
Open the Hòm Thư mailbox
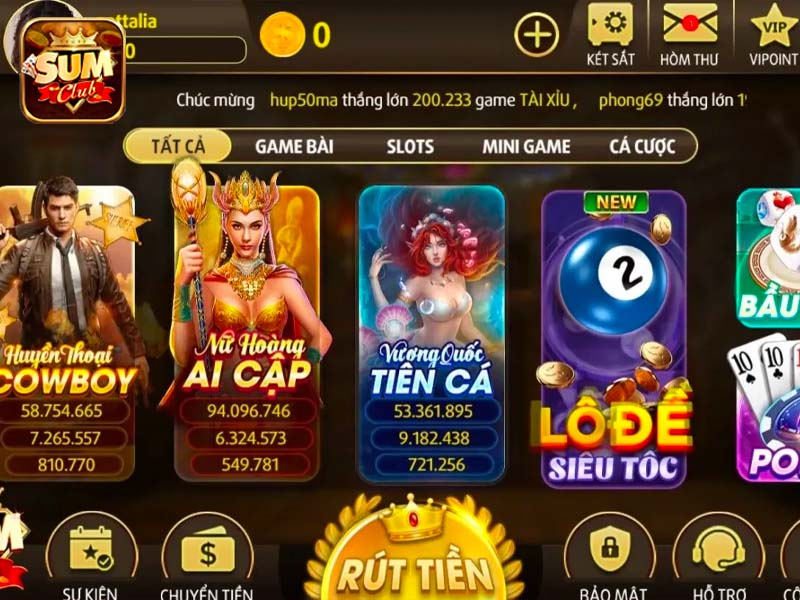[689, 34]
